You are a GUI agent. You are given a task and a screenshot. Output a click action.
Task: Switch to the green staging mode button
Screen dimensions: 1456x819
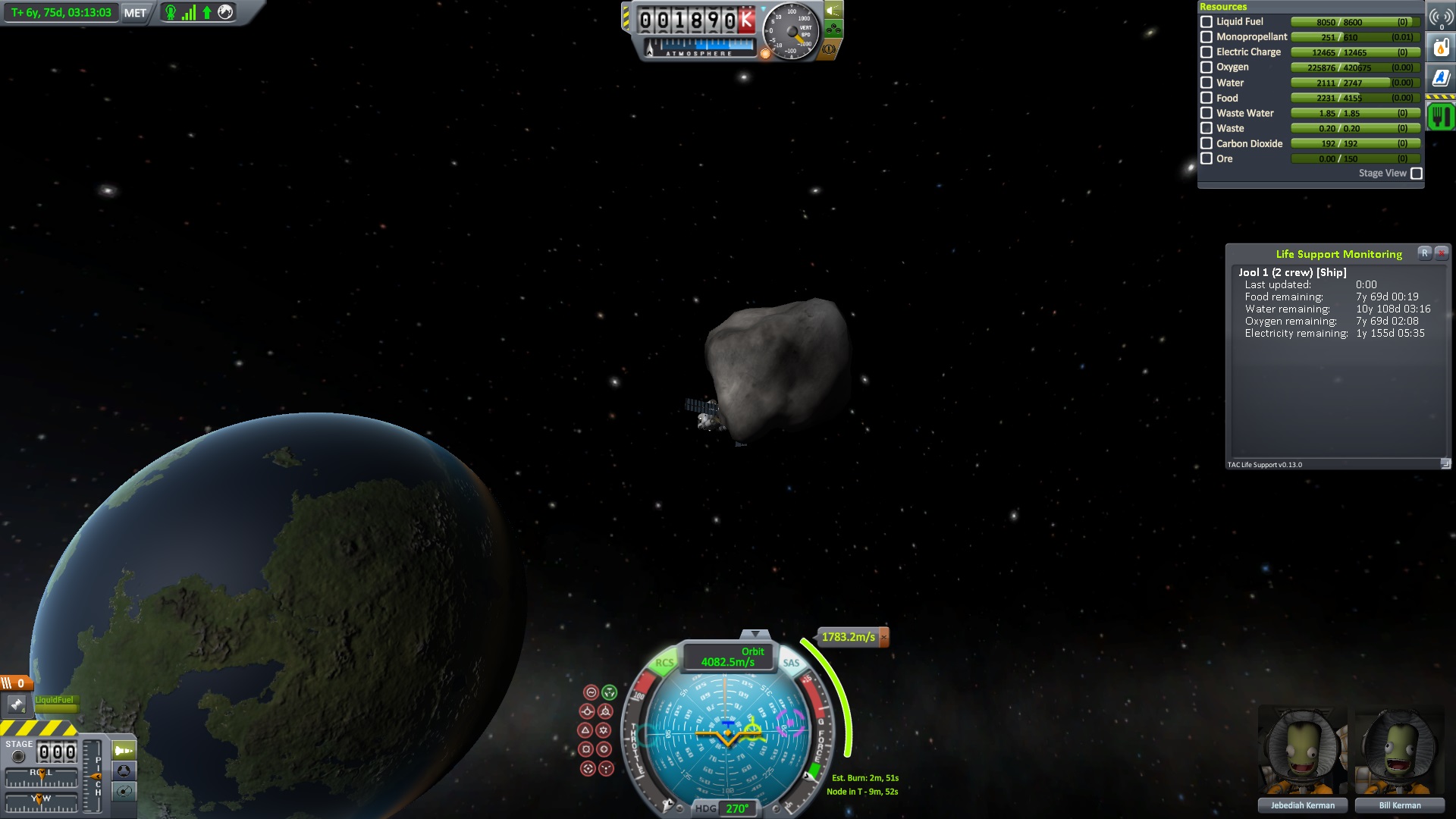point(124,751)
